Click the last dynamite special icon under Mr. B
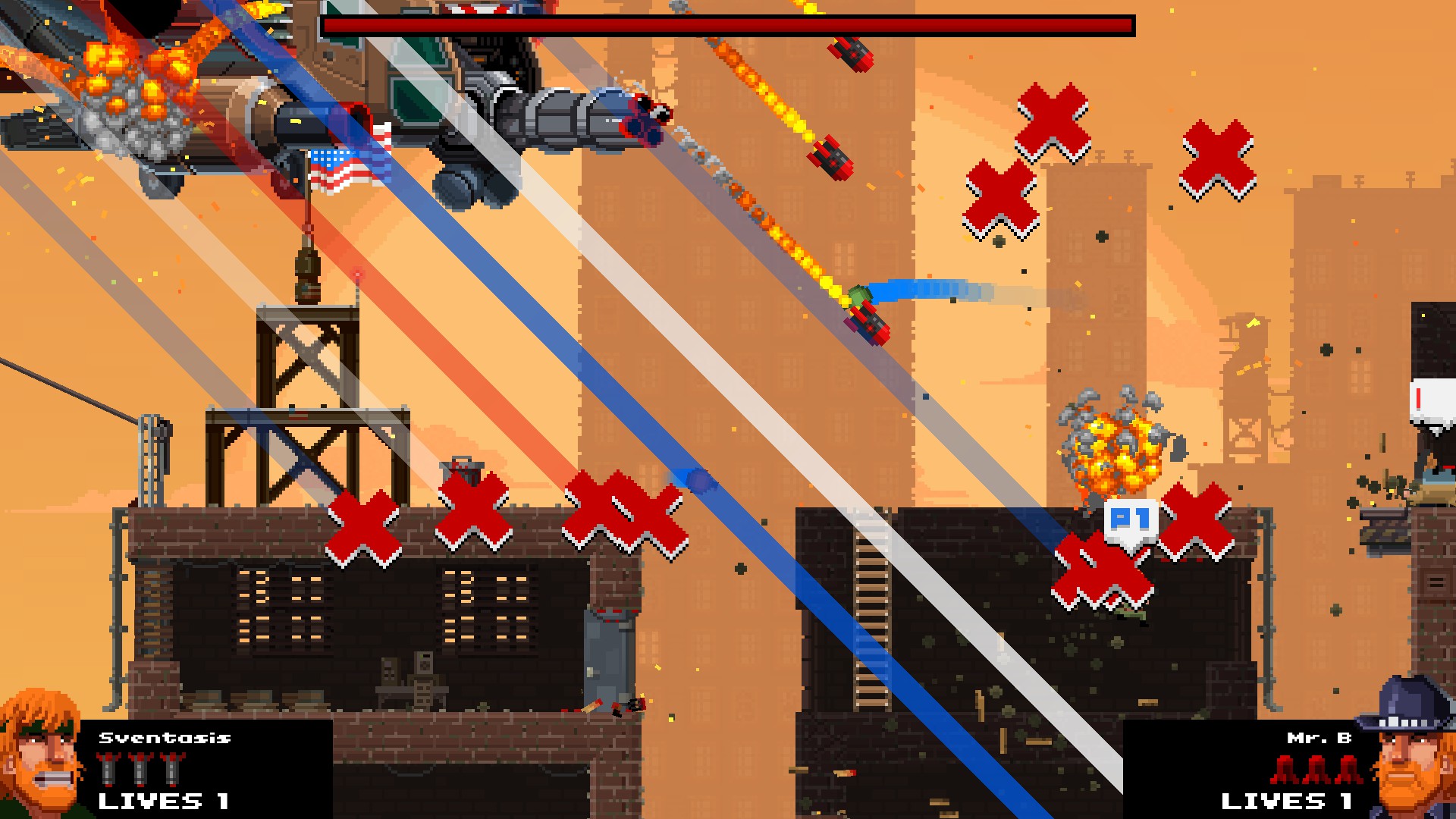 point(1348,770)
